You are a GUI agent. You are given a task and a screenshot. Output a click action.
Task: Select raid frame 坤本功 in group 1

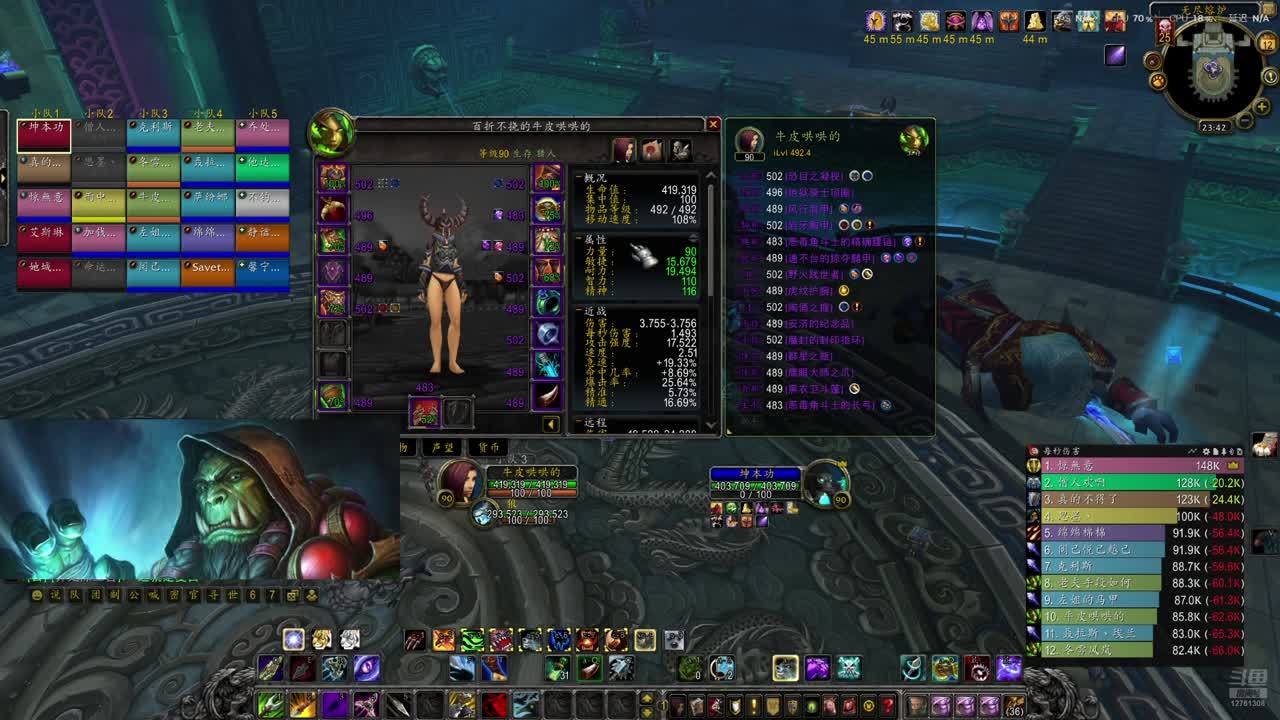[x=44, y=134]
